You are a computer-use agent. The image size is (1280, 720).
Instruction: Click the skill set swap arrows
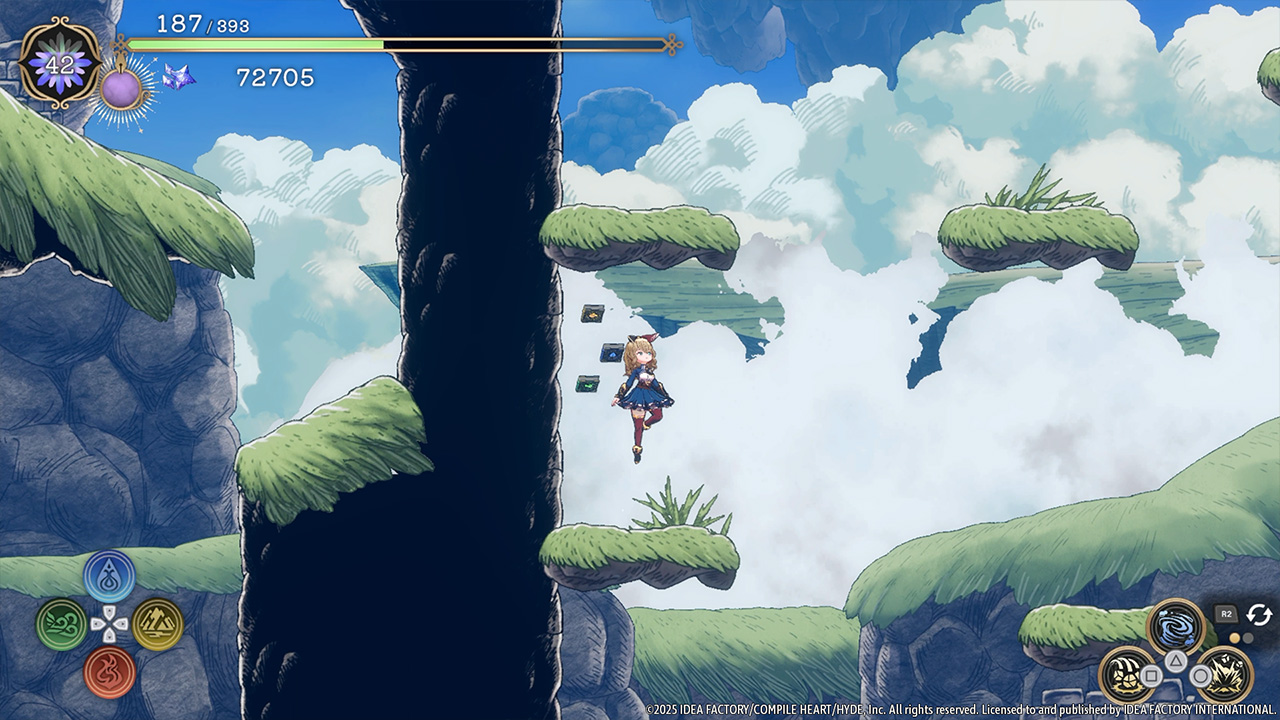point(1258,614)
